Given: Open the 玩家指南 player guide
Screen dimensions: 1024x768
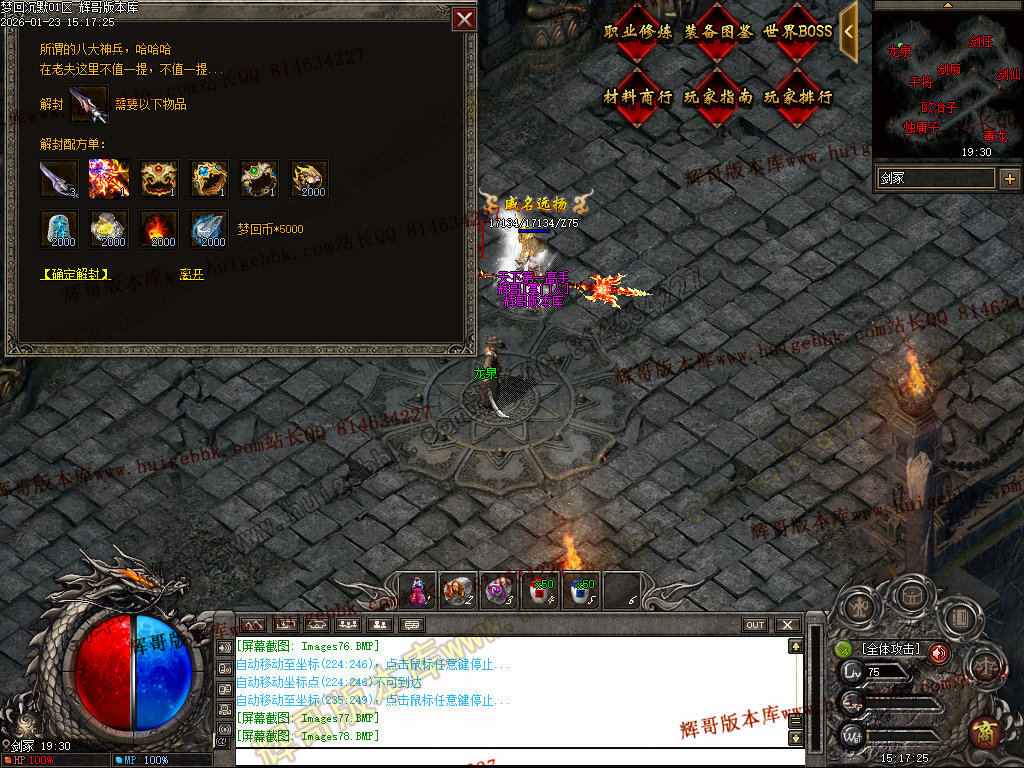Looking at the screenshot, I should (718, 97).
